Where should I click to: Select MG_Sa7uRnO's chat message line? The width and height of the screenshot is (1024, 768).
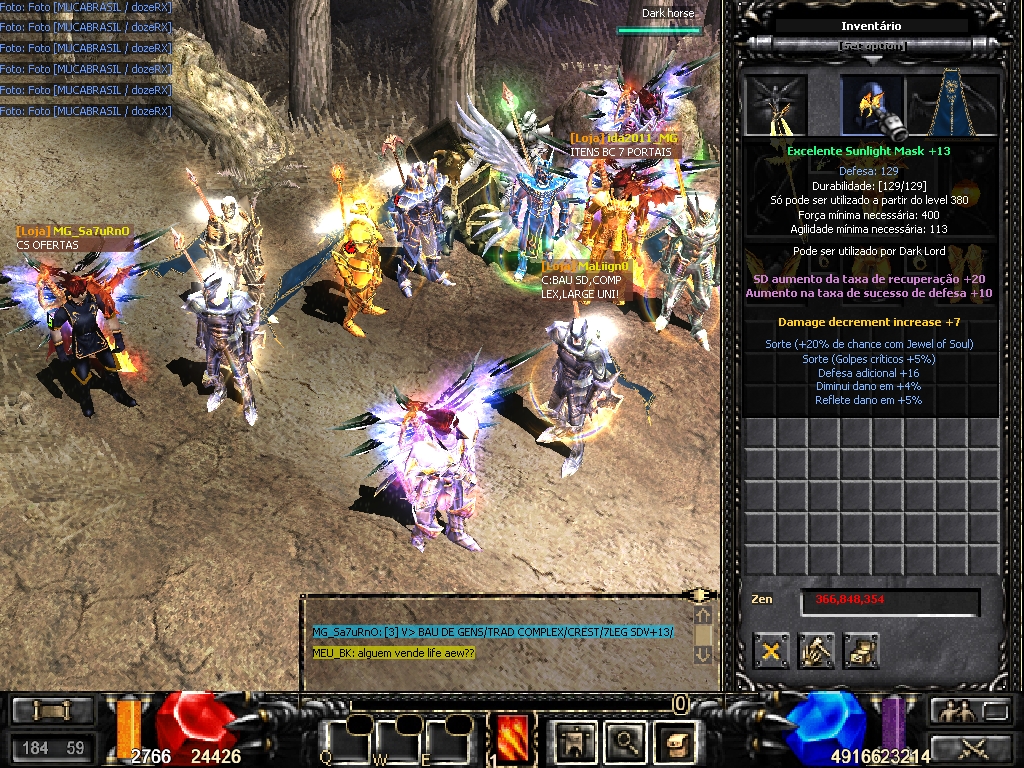(492, 632)
